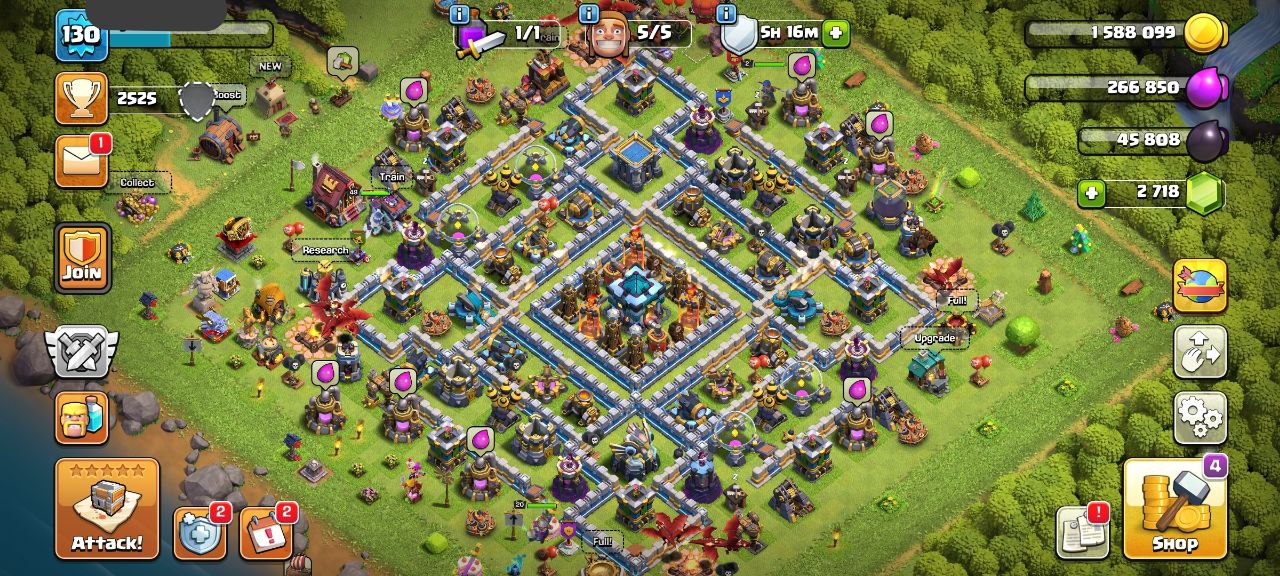
Task: Open the base layout editor icon
Action: [1200, 351]
